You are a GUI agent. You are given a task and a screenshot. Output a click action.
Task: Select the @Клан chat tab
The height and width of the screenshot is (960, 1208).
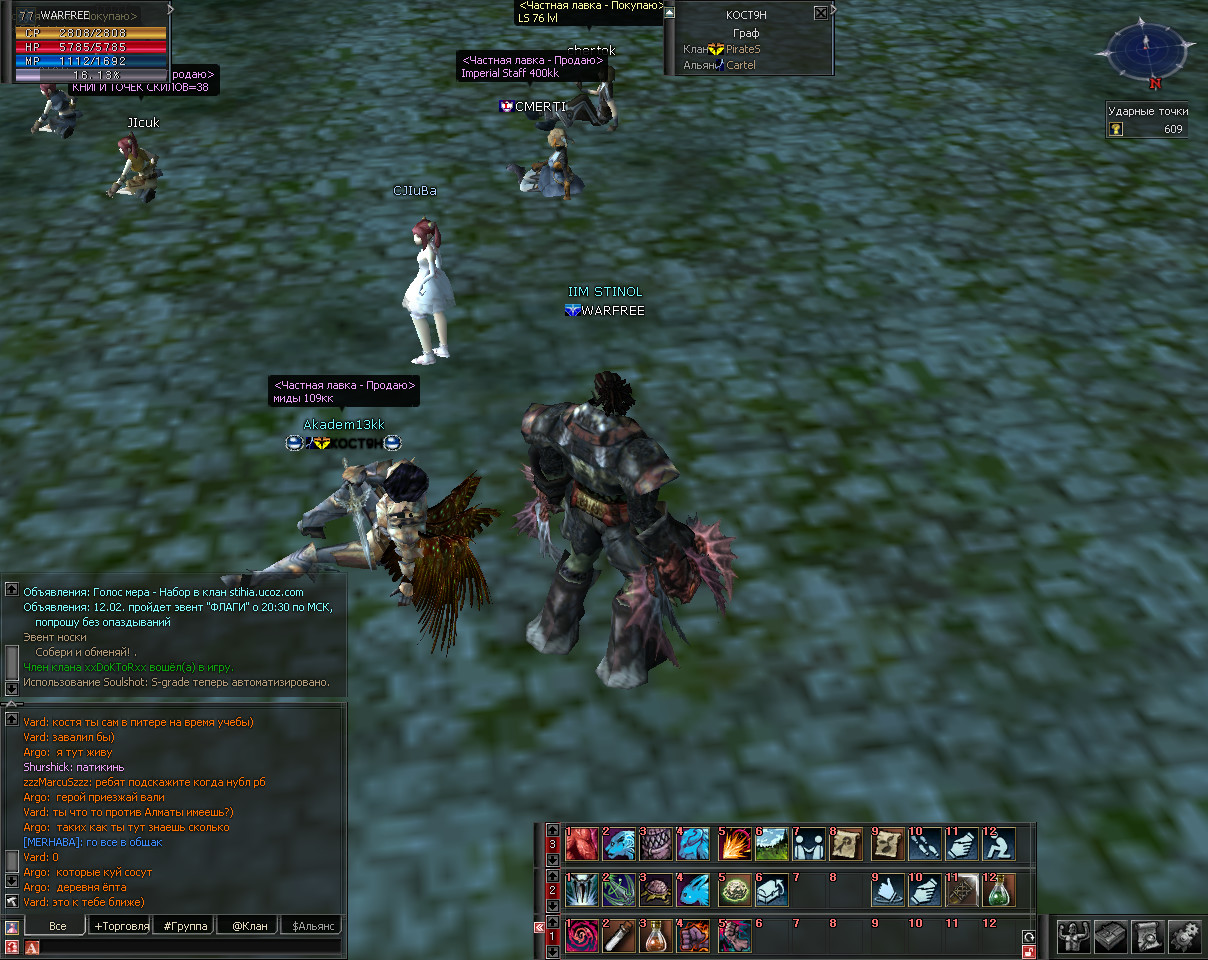point(249,926)
